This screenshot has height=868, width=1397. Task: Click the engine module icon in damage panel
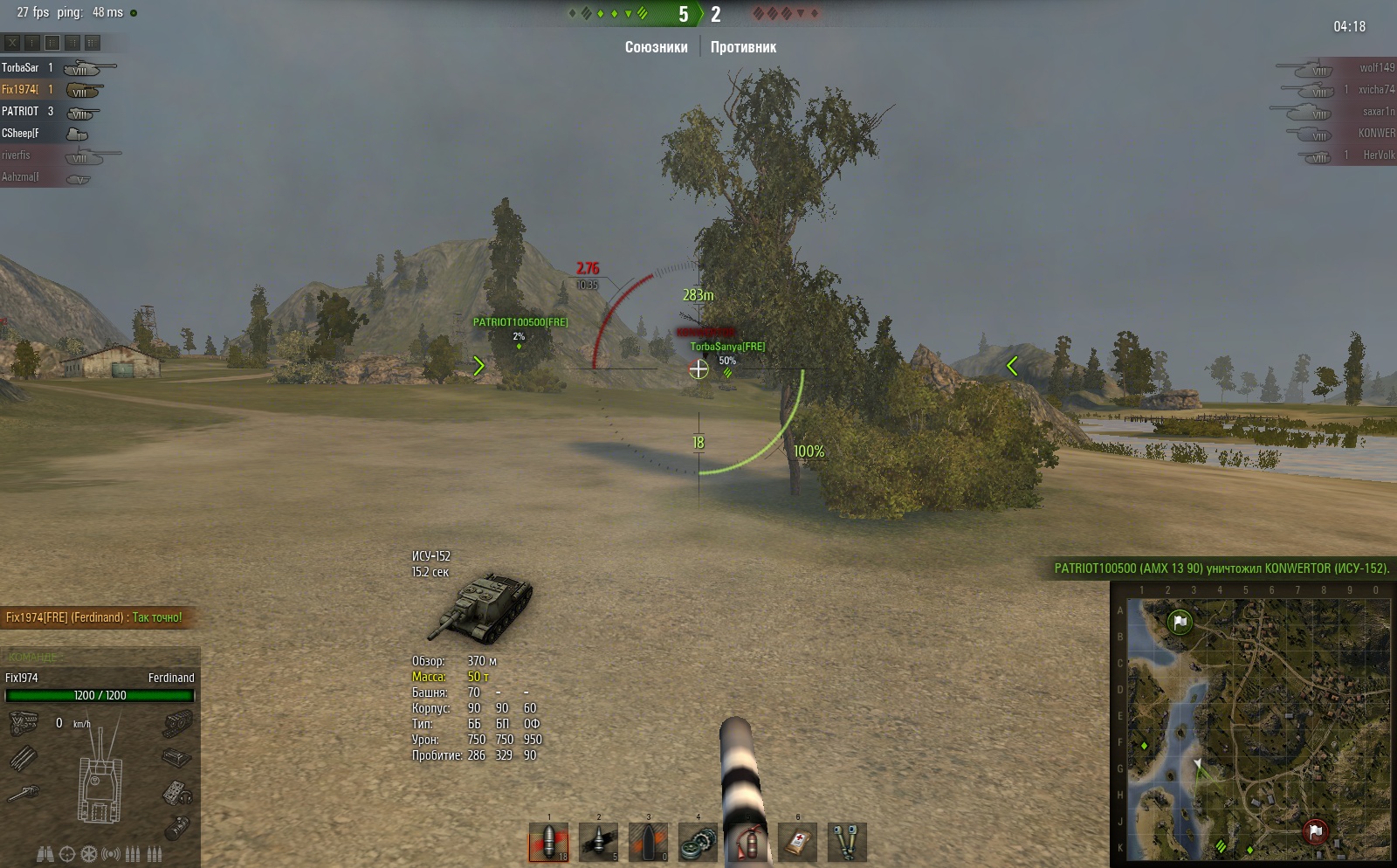click(x=24, y=723)
